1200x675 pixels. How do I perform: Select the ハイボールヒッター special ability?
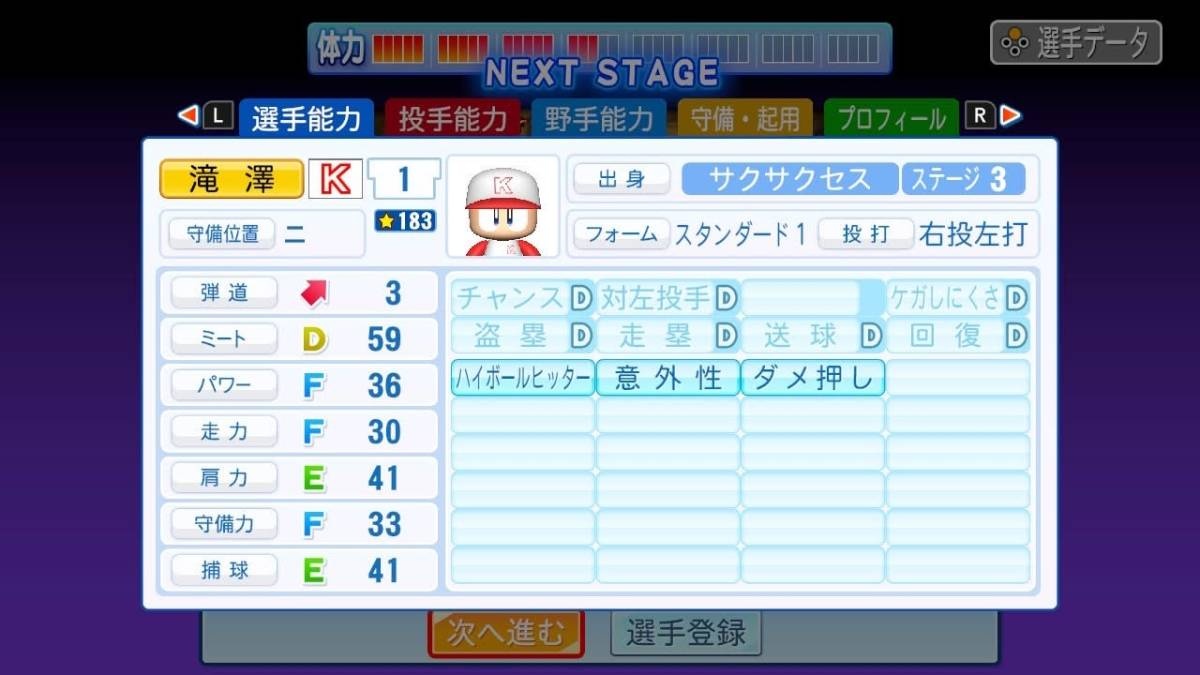pos(523,378)
